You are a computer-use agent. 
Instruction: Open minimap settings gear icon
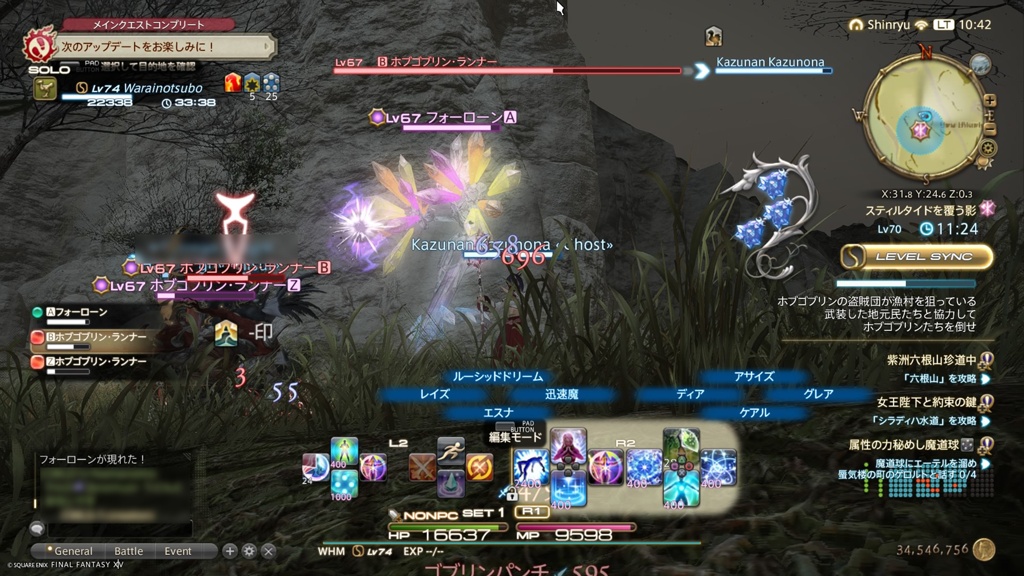point(988,148)
